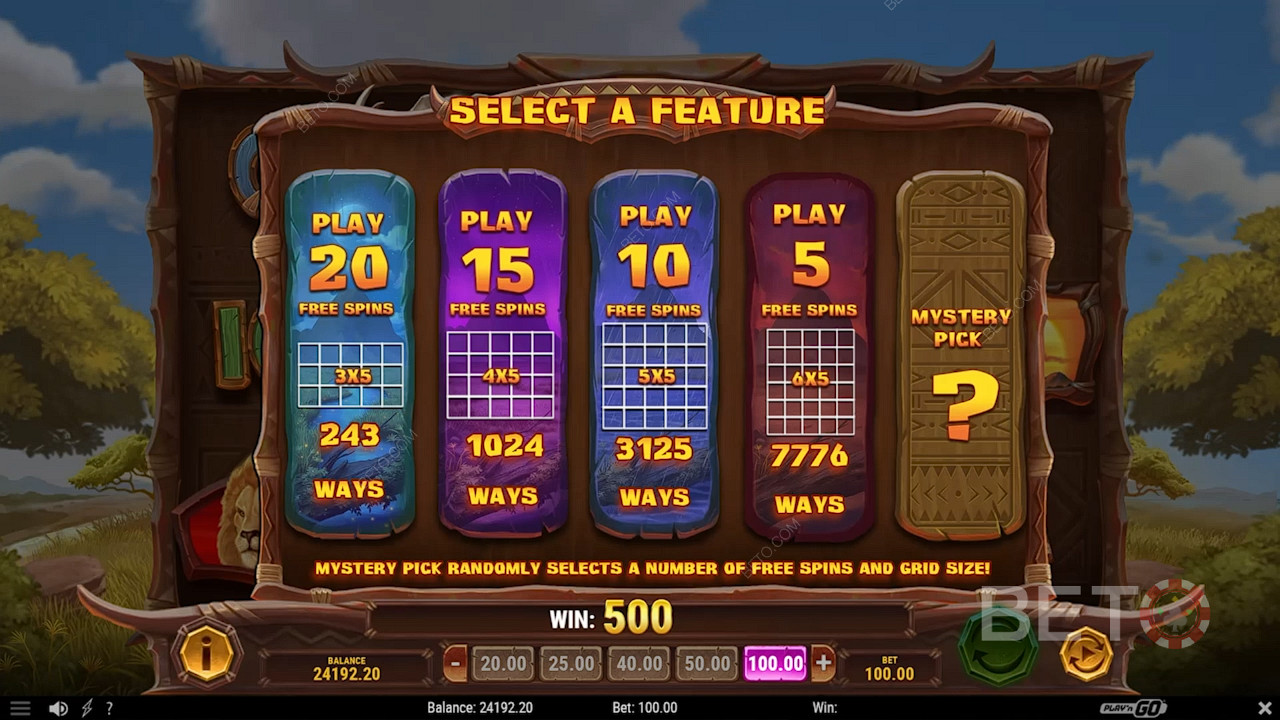This screenshot has height=720, width=1280.
Task: Decrease the bet with the minus button
Action: pos(456,662)
